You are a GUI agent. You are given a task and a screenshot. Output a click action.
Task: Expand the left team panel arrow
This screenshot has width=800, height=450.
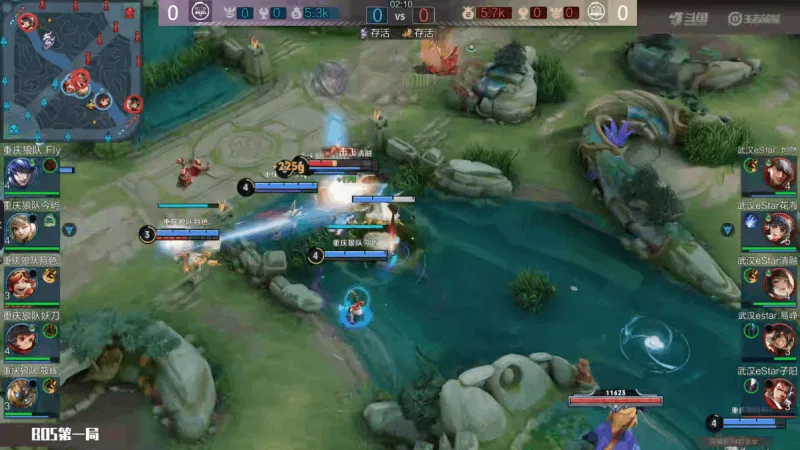coord(69,229)
